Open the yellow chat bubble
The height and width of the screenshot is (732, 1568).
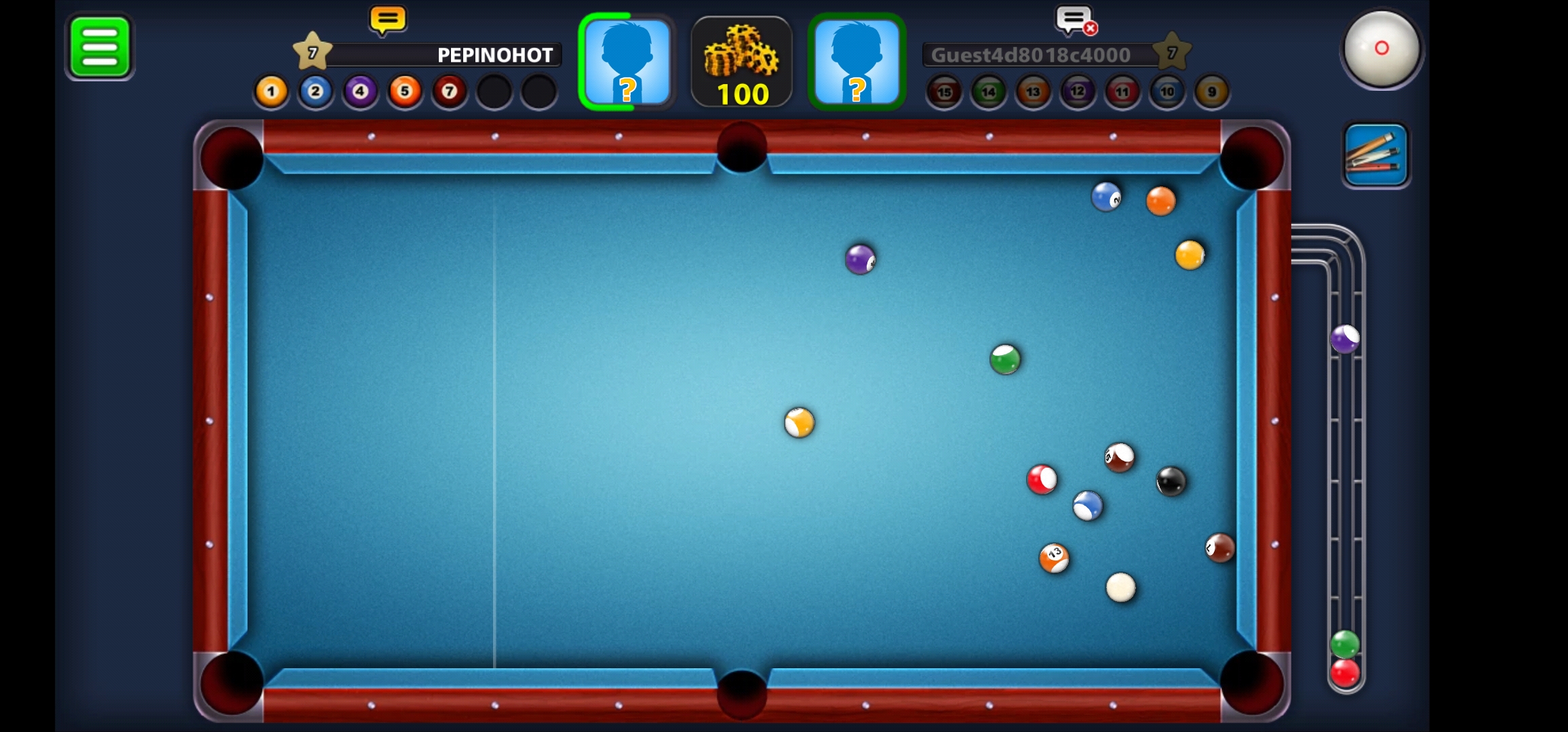click(388, 21)
